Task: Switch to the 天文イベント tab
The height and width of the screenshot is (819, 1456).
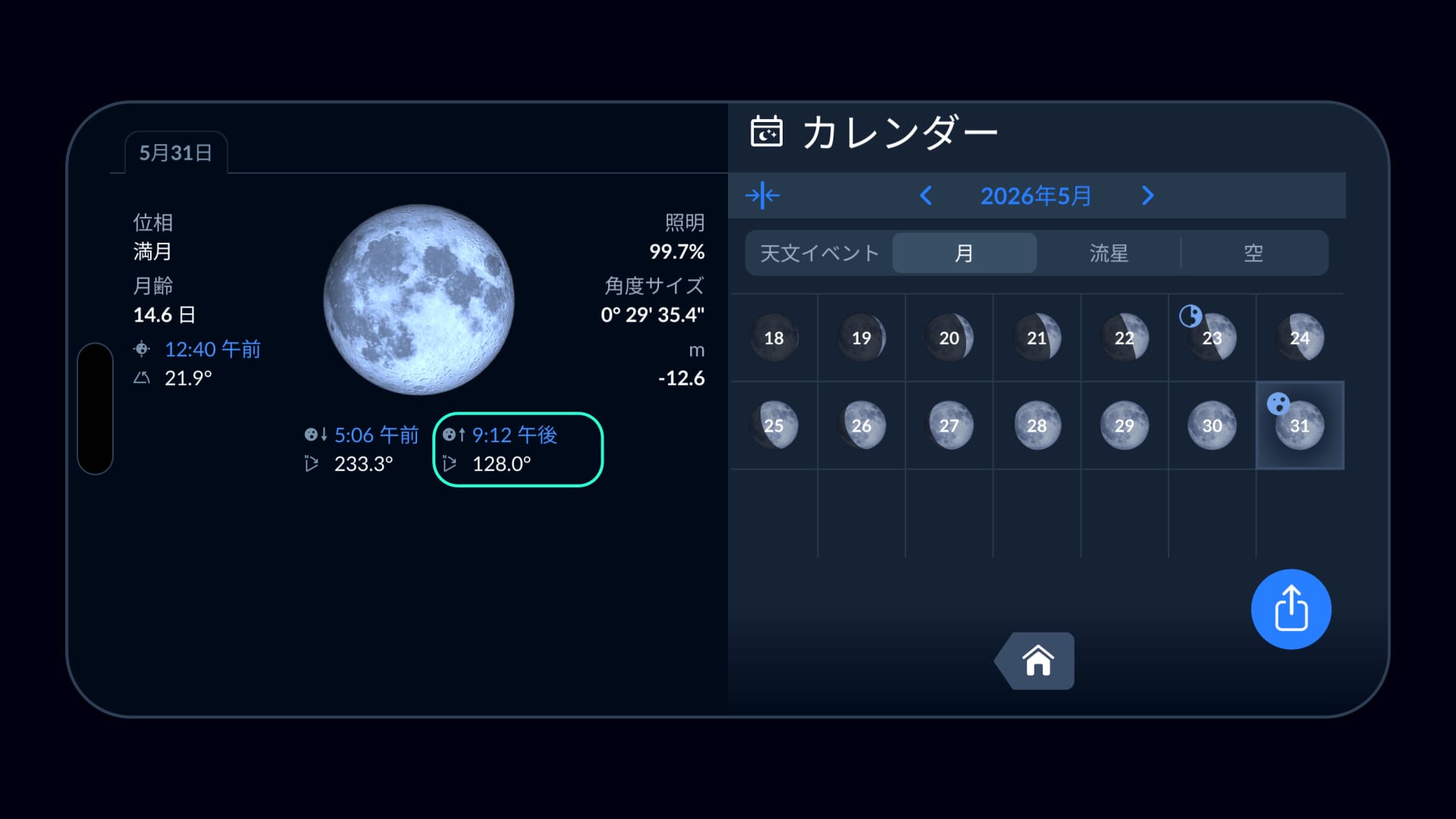Action: [x=817, y=253]
